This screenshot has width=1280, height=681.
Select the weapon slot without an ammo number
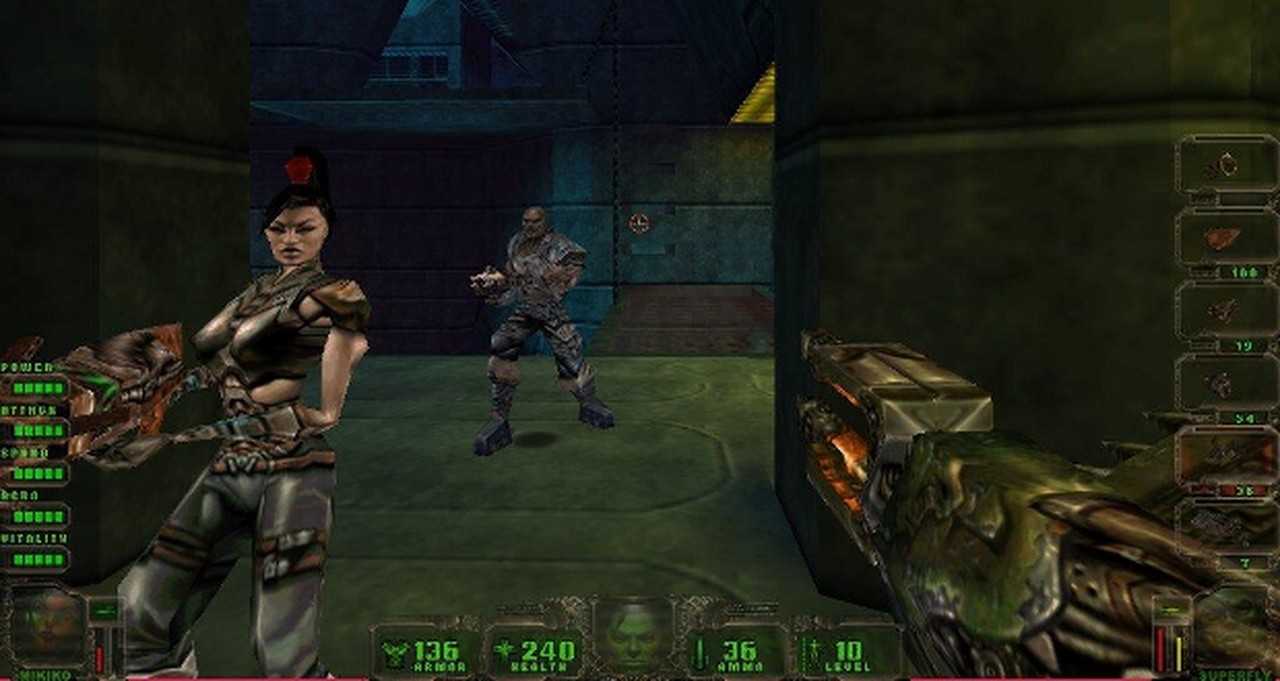tap(1226, 165)
